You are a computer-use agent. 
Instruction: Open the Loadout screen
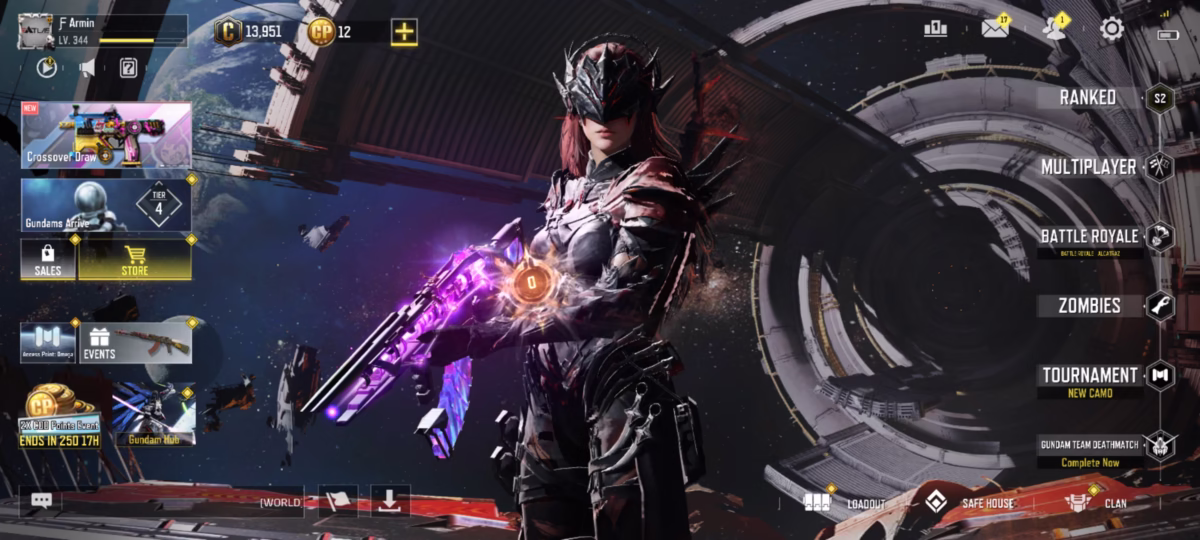(846, 502)
